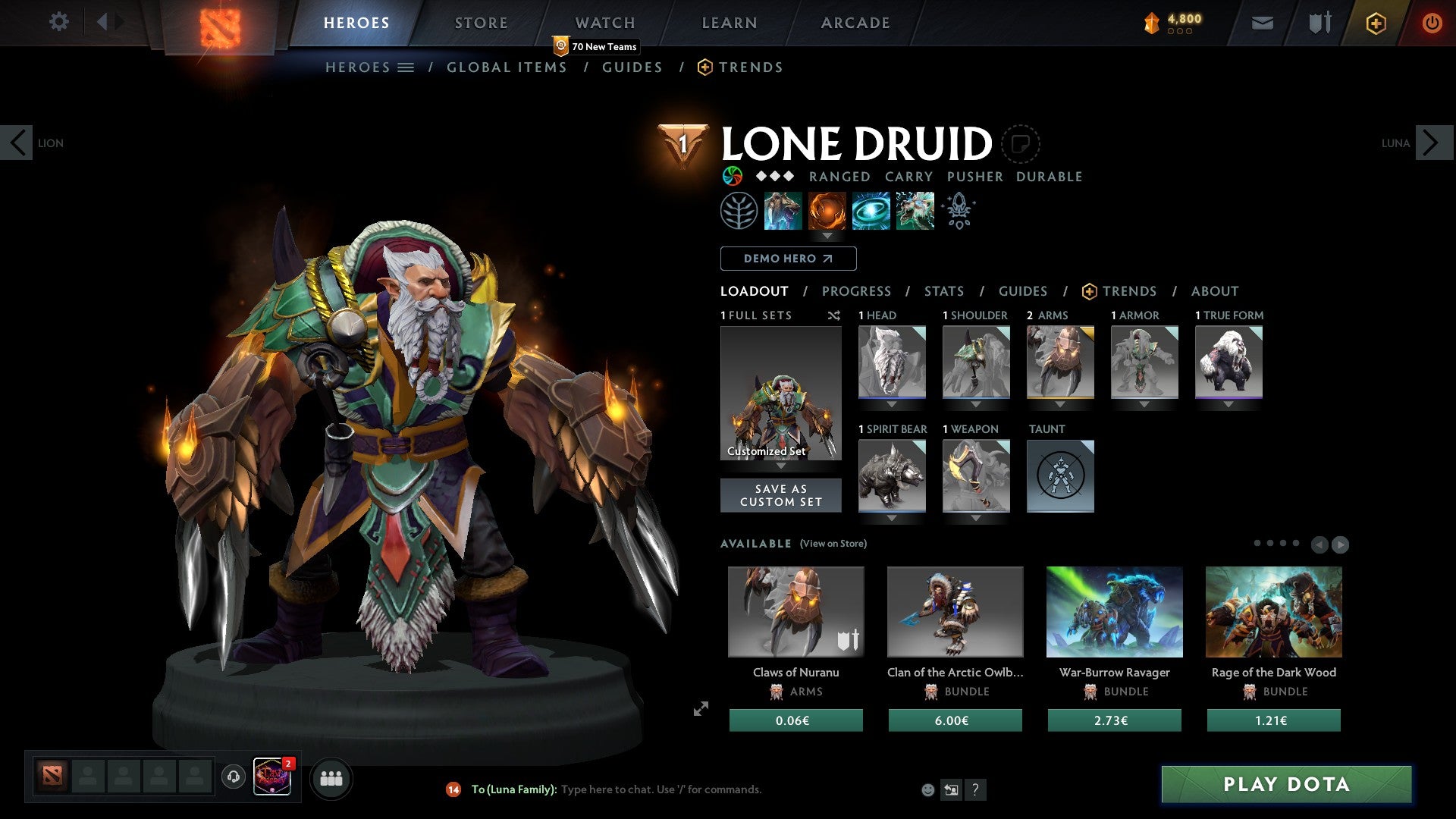Screen dimensions: 1456x819
Task: Open the heroes hamburger menu next to HEROES
Action: pyautogui.click(x=406, y=67)
